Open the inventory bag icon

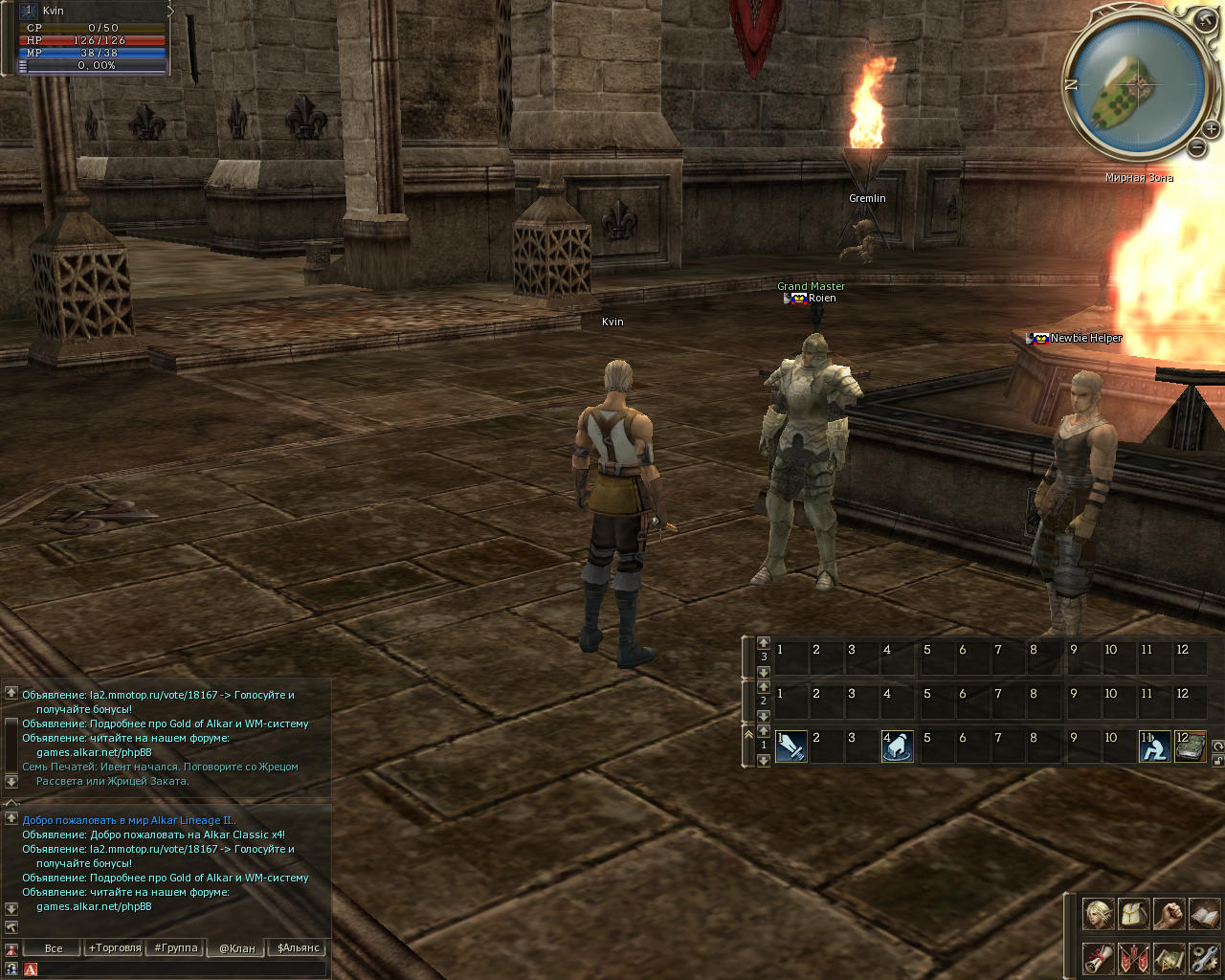click(1133, 914)
